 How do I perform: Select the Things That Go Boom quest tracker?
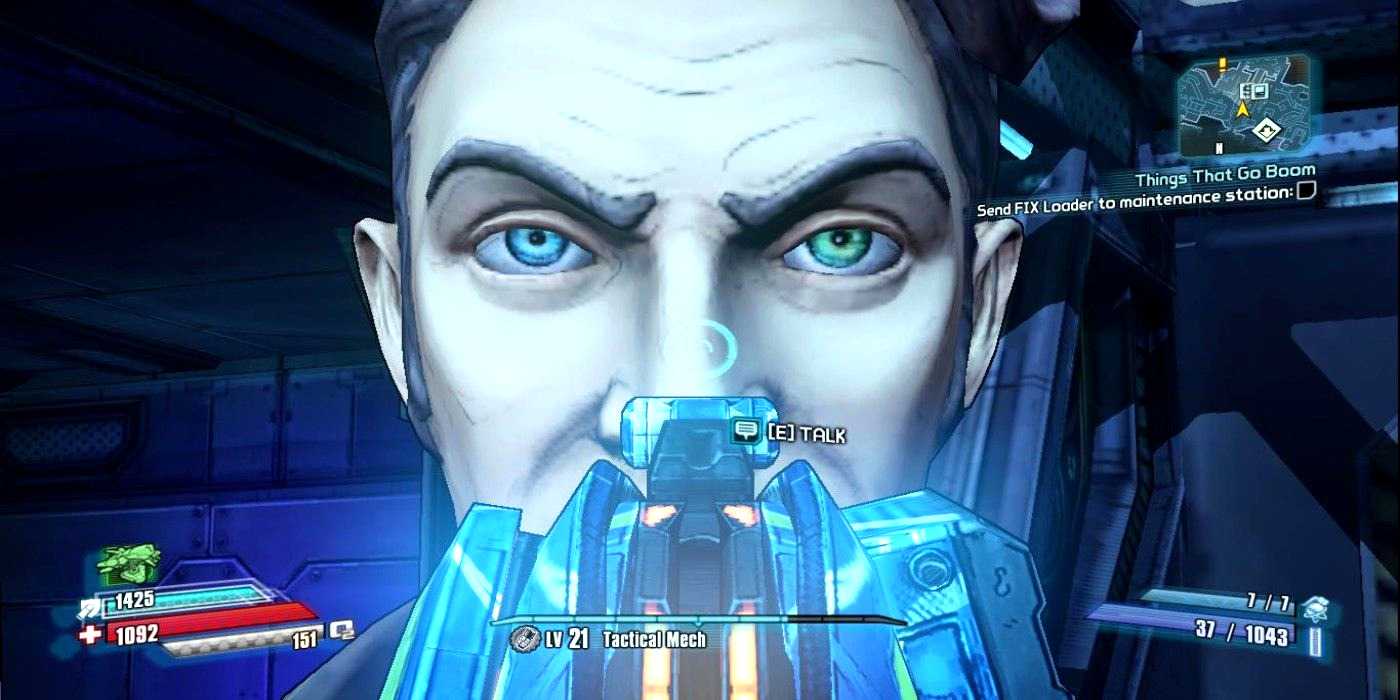pos(1224,178)
